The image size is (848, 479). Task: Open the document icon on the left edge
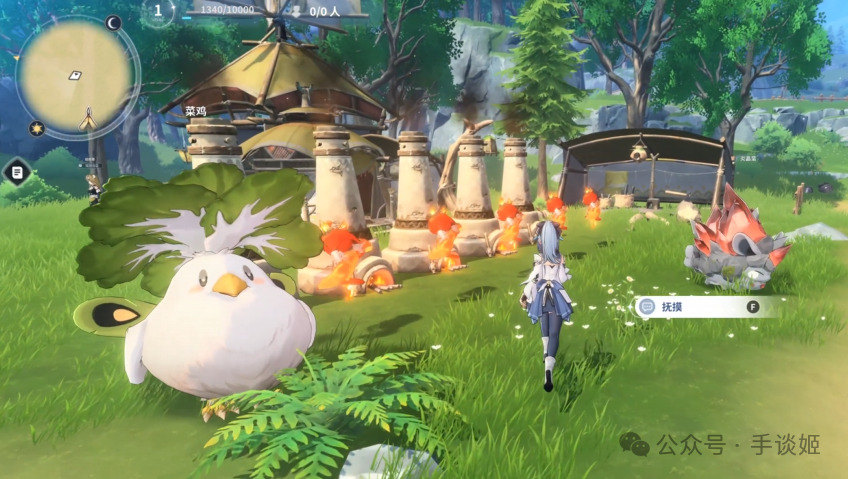[17, 171]
